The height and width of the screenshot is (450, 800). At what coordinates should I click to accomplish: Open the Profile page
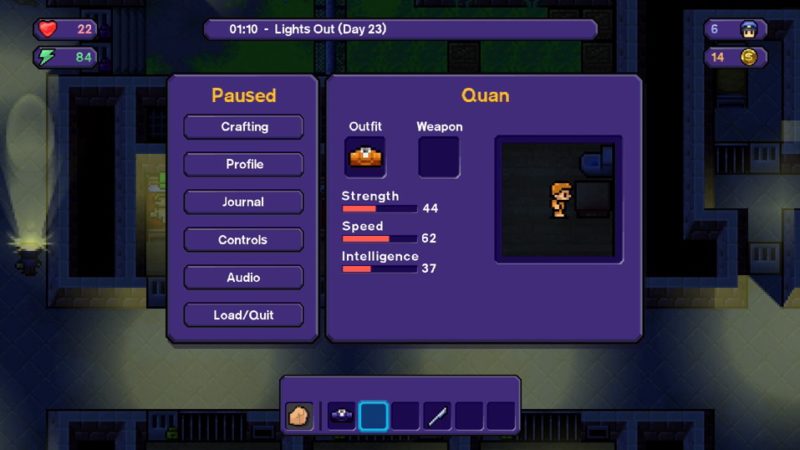(244, 164)
